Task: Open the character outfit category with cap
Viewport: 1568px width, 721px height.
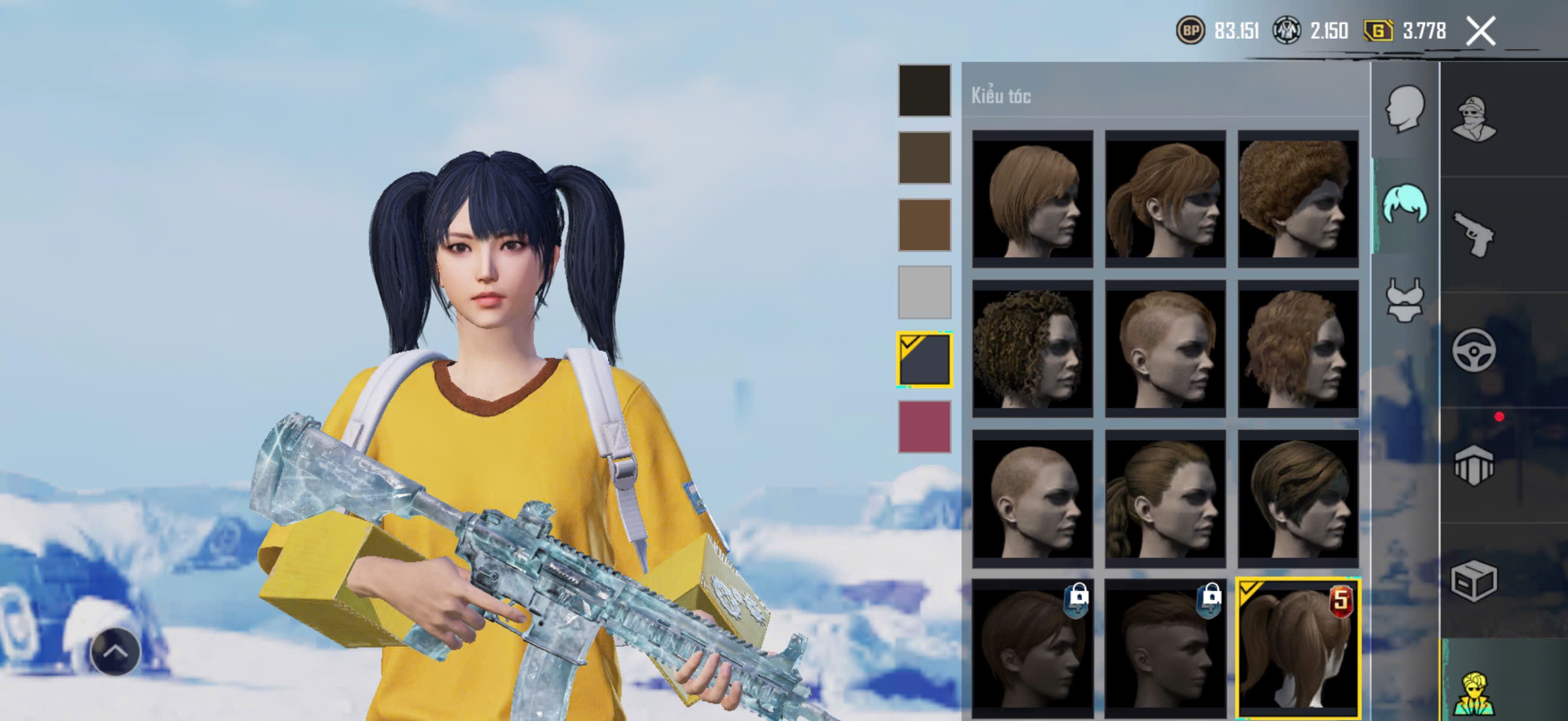Action: point(1474,118)
